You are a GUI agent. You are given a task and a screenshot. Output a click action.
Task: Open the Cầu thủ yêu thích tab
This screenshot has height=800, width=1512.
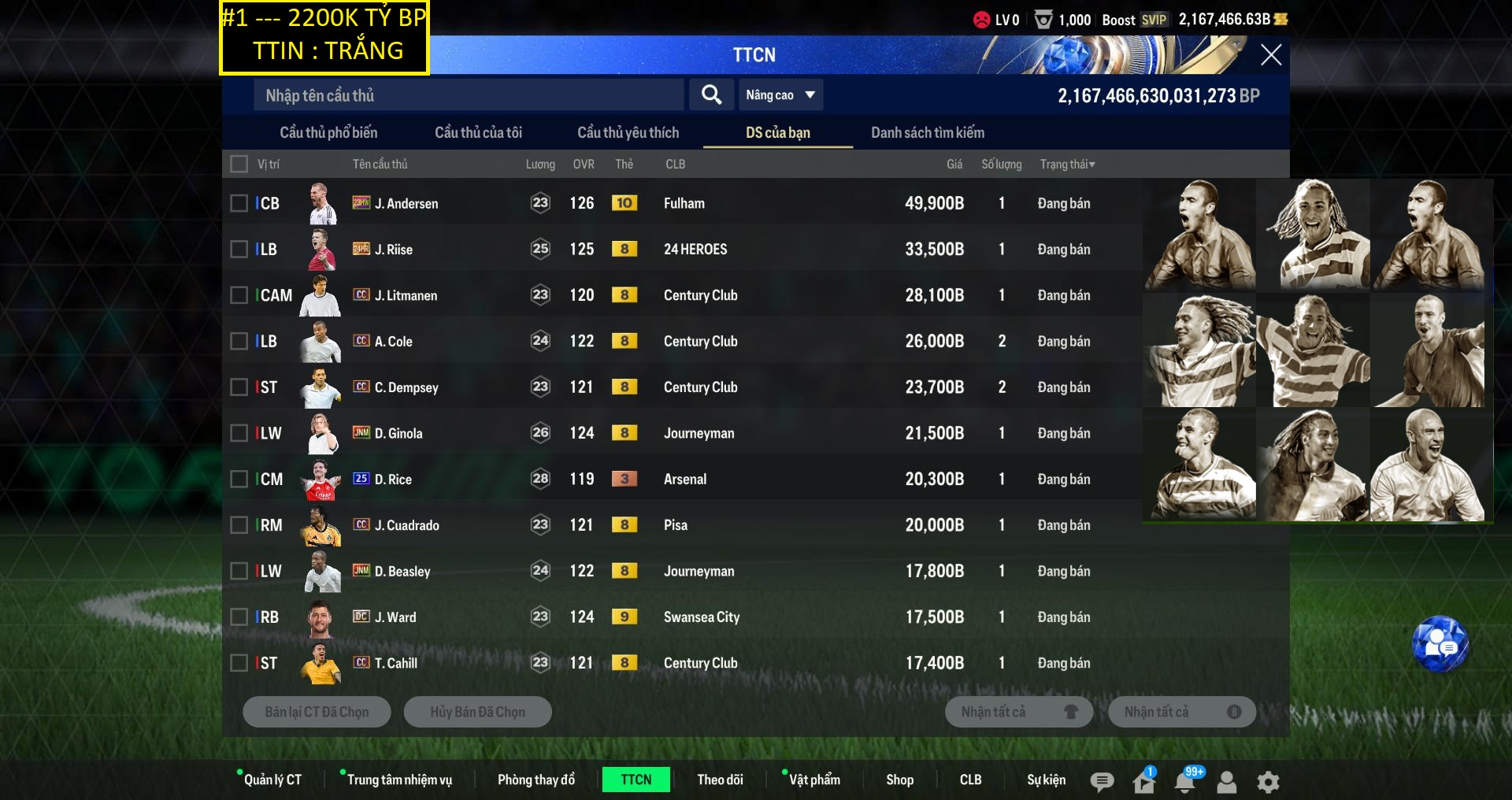(x=628, y=132)
